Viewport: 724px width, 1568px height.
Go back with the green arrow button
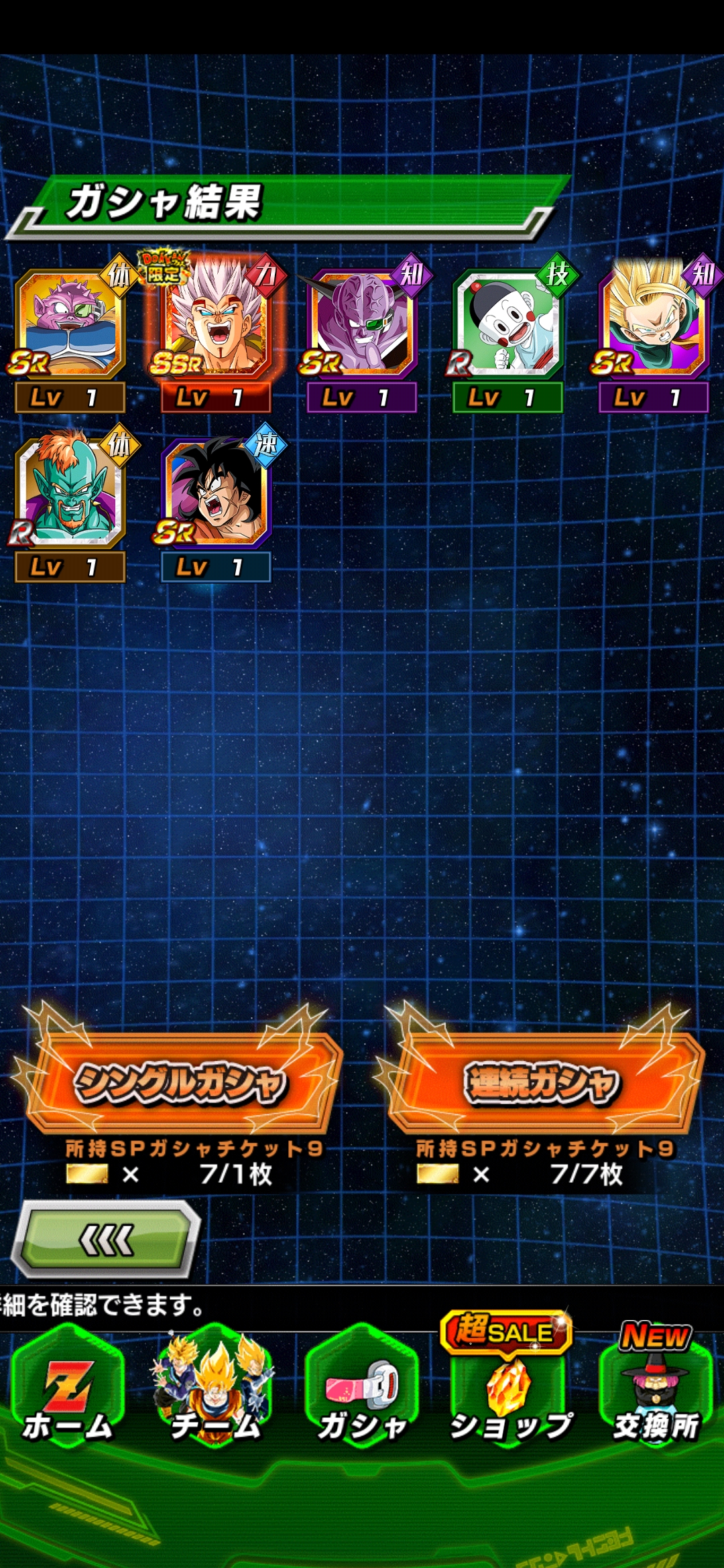coord(107,1240)
